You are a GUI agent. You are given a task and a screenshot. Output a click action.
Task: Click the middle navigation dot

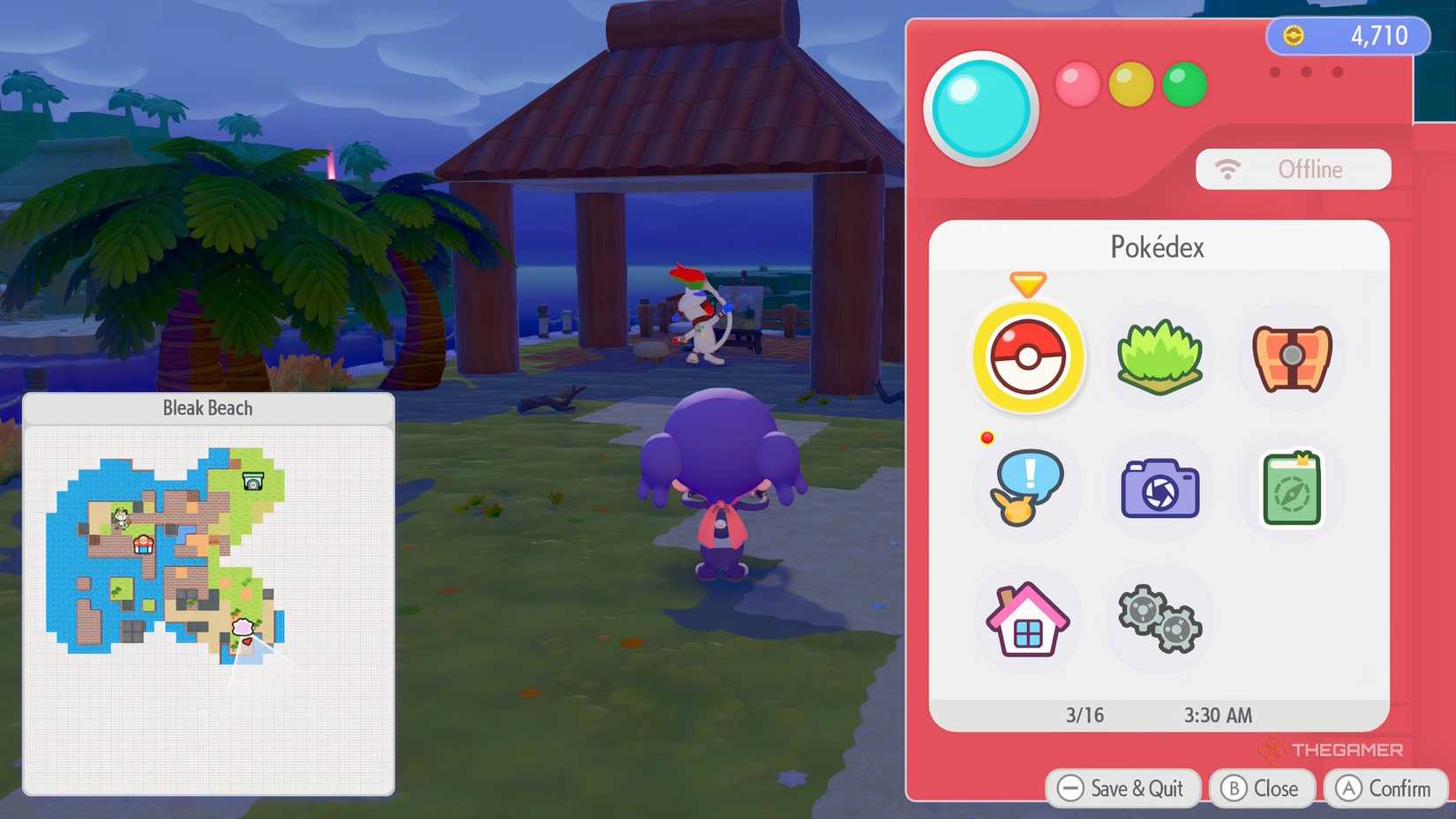(1305, 73)
